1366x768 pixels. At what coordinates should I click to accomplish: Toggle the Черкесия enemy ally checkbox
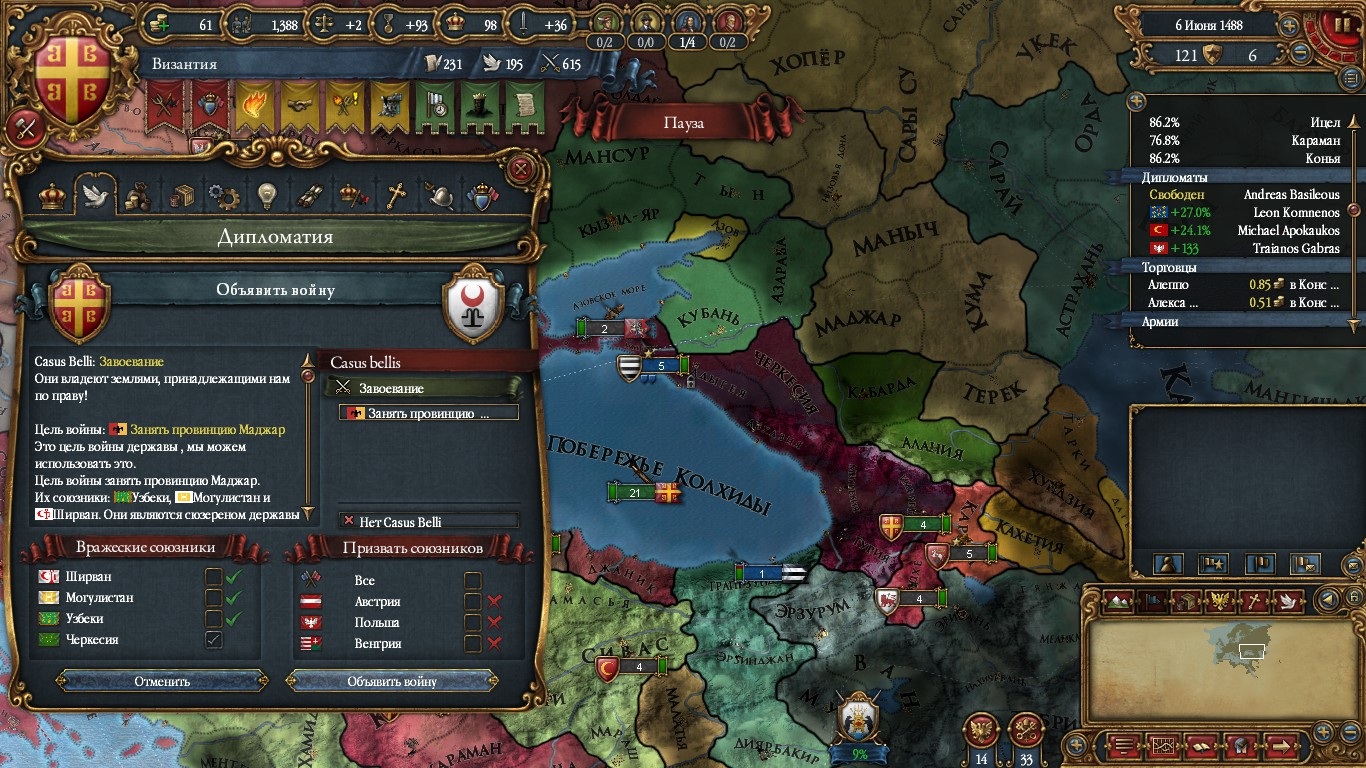point(213,640)
